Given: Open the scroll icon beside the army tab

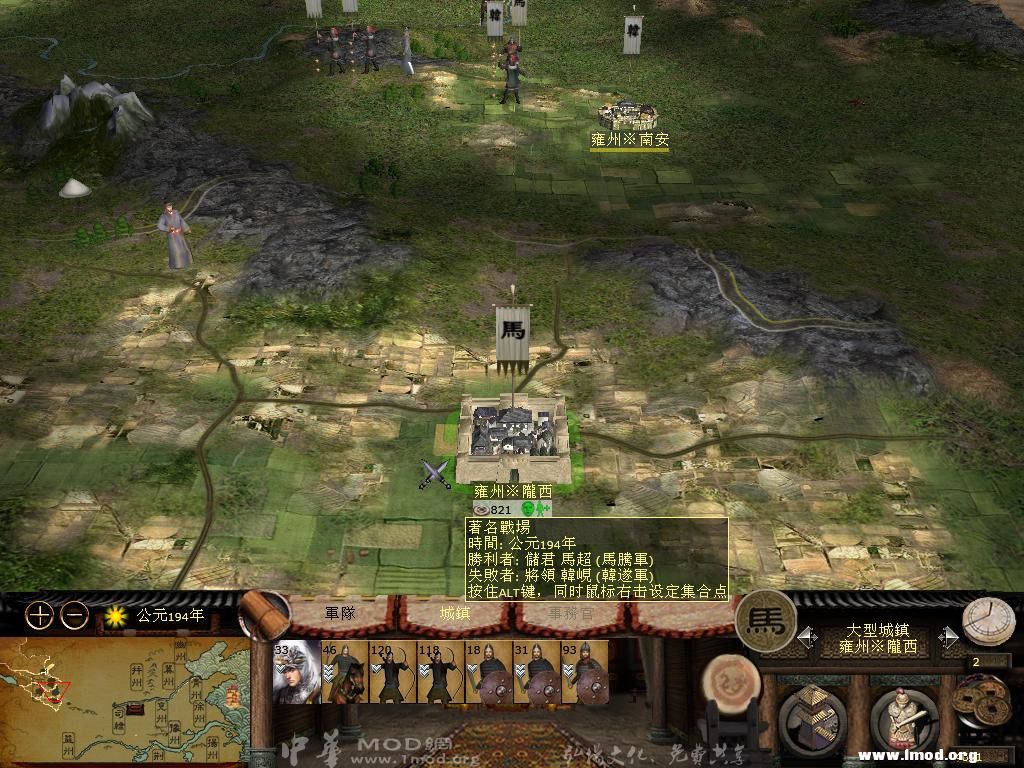Looking at the screenshot, I should click(x=264, y=614).
